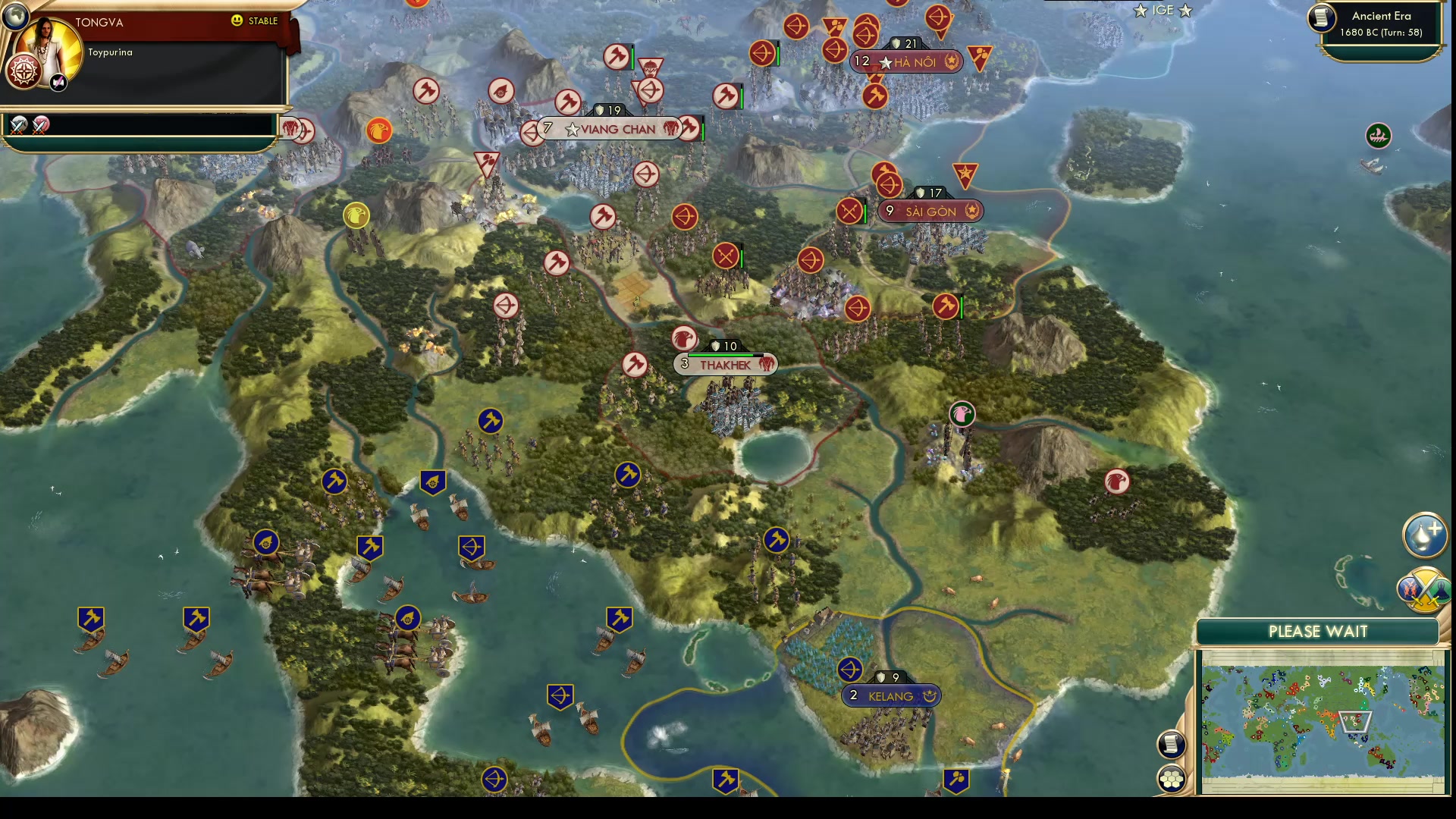Click the STABLE smiley status indicator
Viewport: 1456px width, 819px height.
[x=238, y=22]
